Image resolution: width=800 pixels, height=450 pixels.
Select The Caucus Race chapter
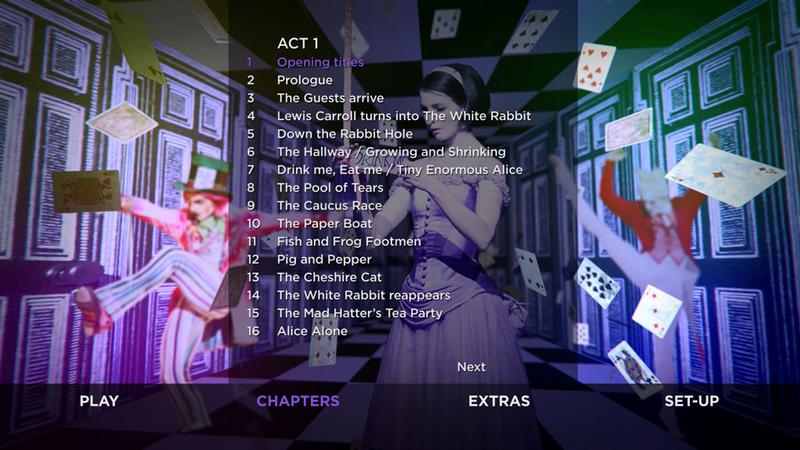click(329, 206)
